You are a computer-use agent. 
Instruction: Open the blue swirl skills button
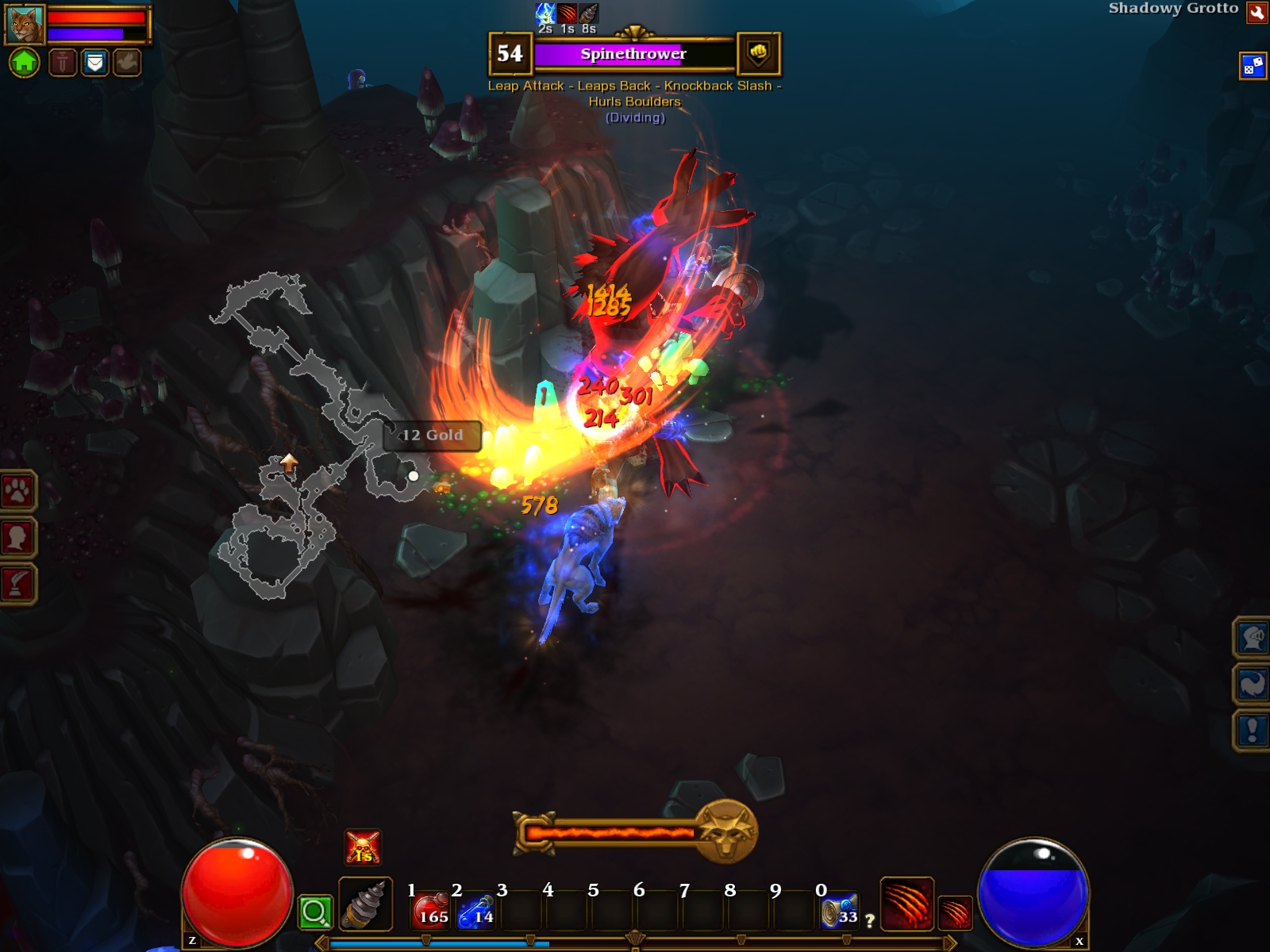click(1252, 684)
